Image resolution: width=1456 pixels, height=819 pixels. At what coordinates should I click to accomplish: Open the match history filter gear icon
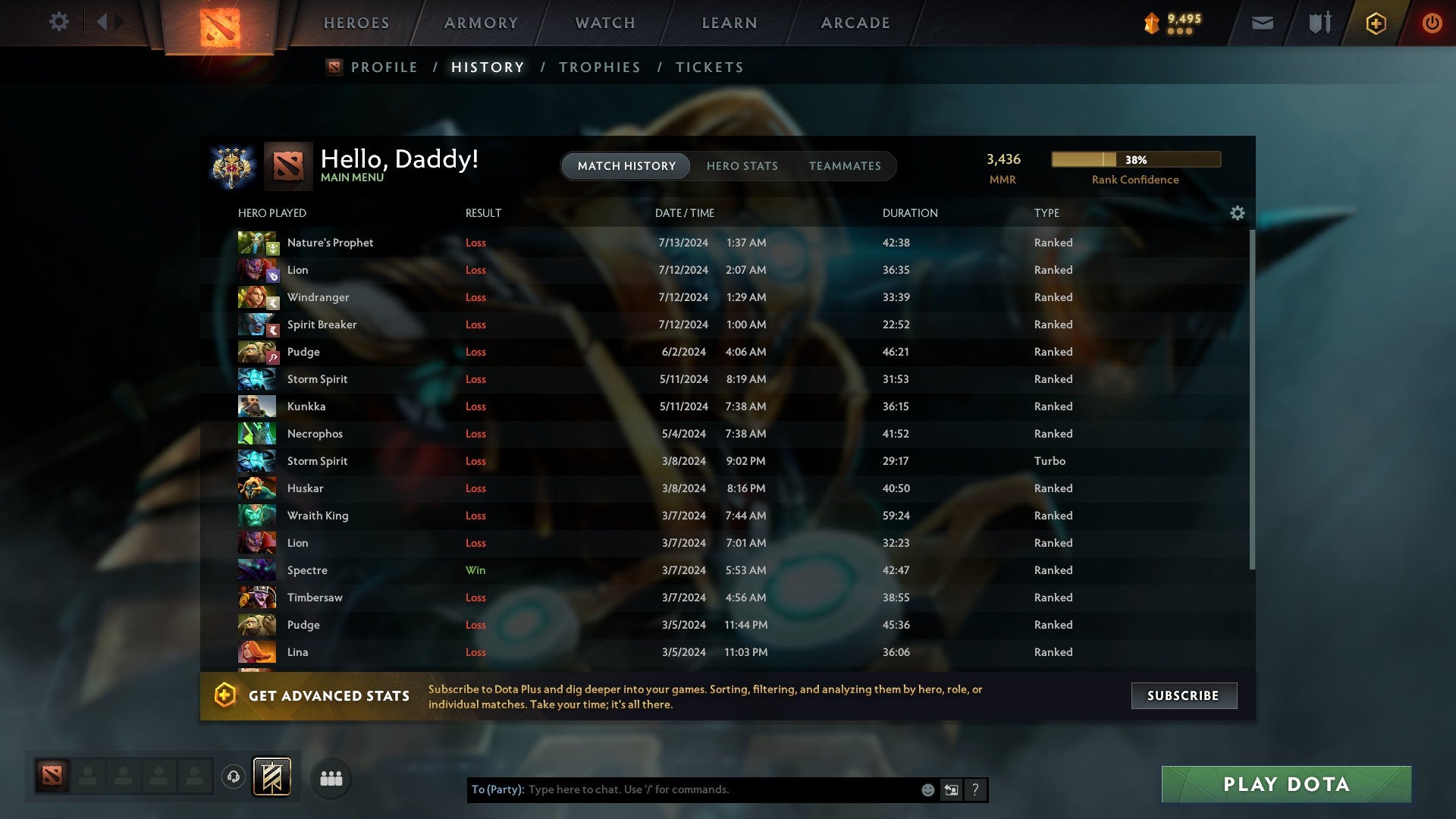1237,213
